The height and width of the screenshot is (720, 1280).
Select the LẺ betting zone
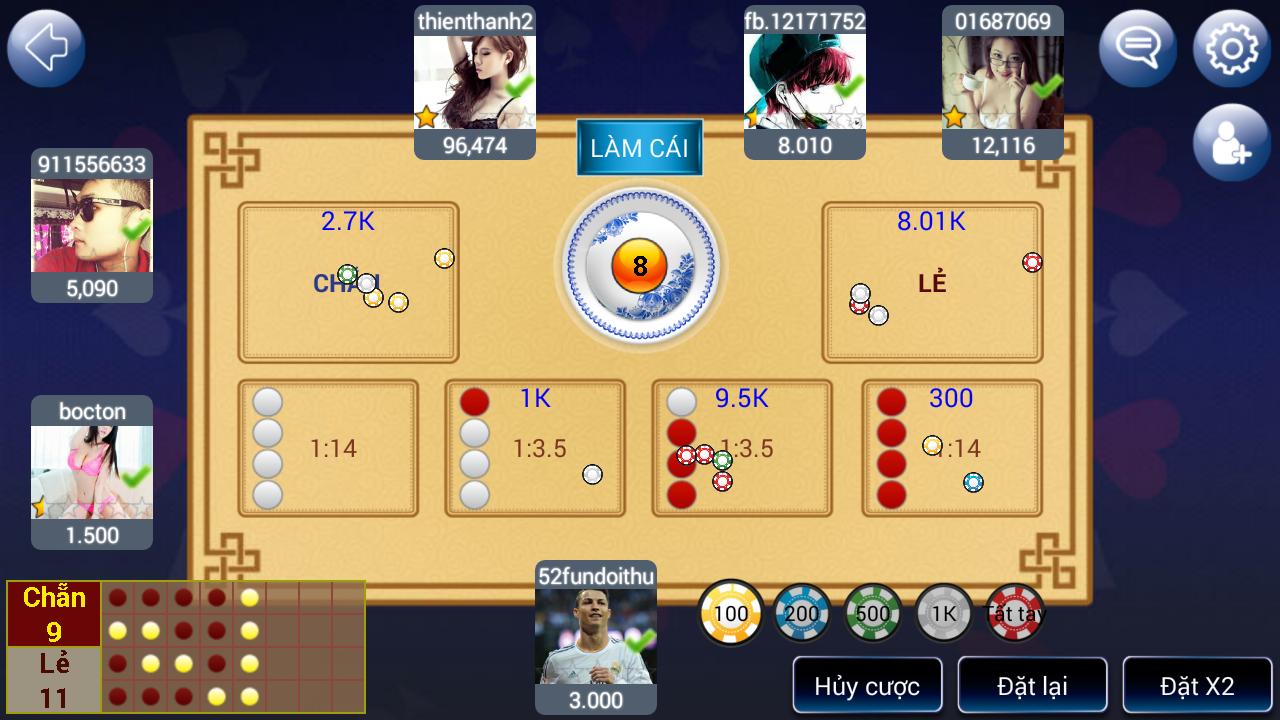[931, 281]
